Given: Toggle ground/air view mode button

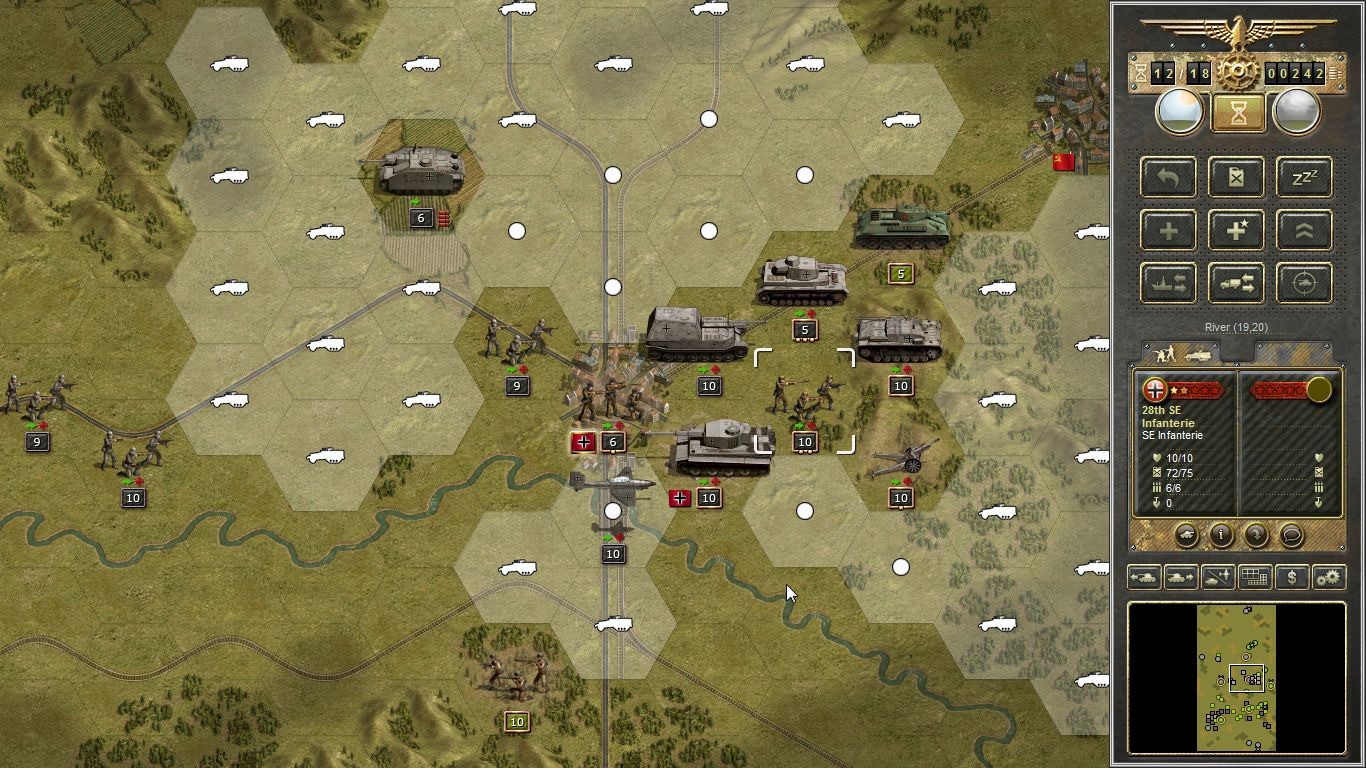Looking at the screenshot, I should coord(1218,577).
